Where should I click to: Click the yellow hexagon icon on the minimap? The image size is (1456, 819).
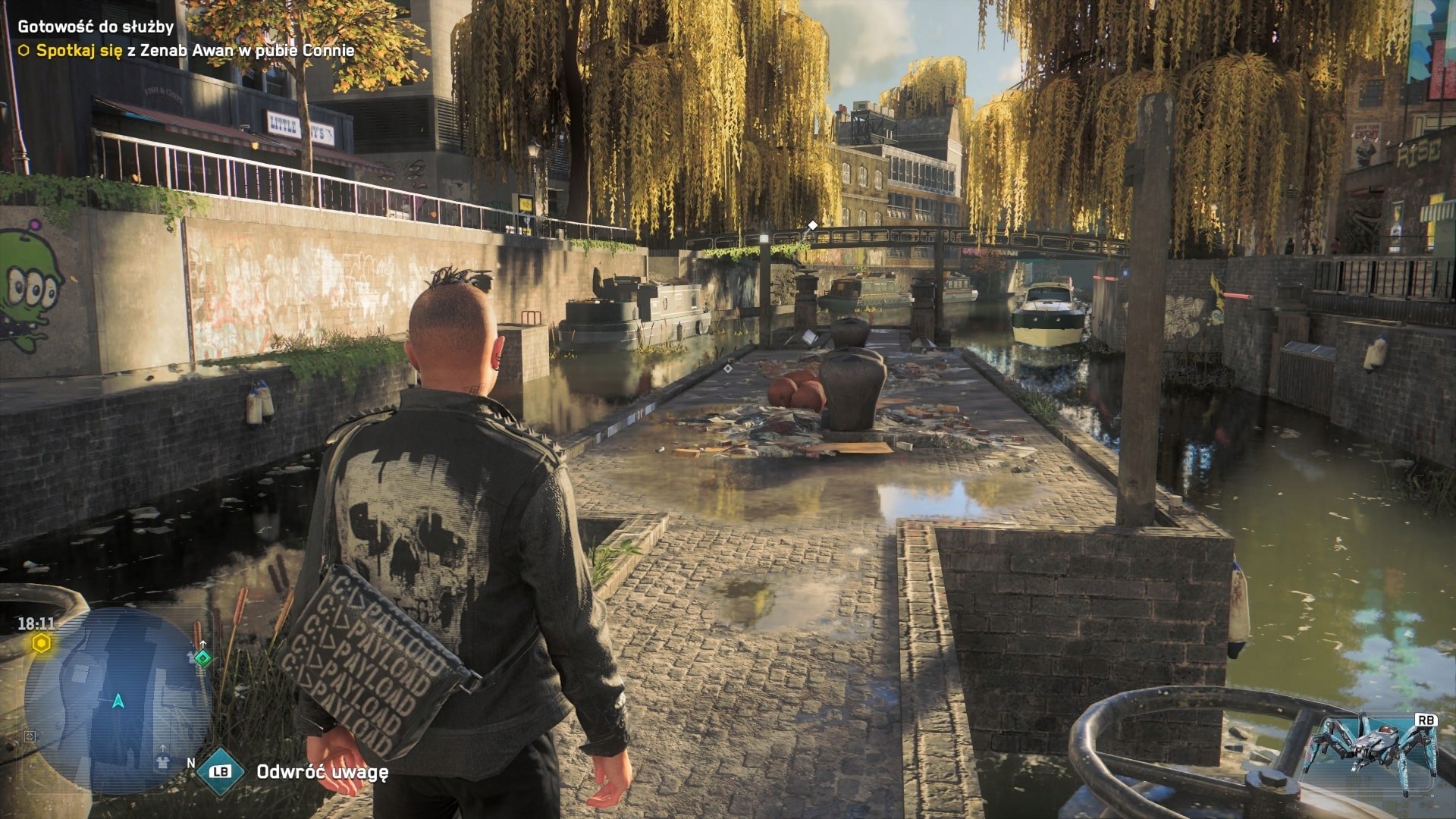[40, 644]
